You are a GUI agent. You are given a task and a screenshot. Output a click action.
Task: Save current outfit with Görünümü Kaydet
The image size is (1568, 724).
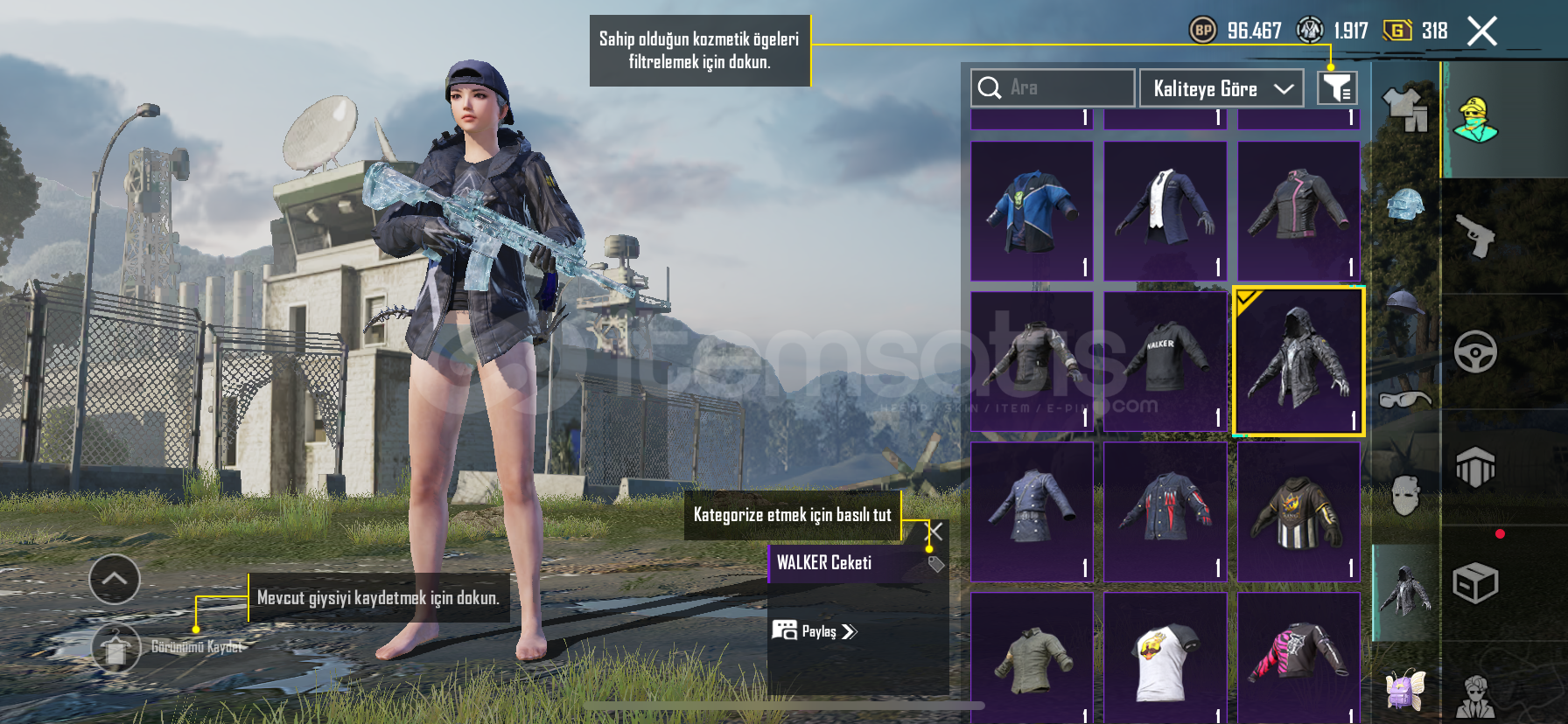[115, 648]
